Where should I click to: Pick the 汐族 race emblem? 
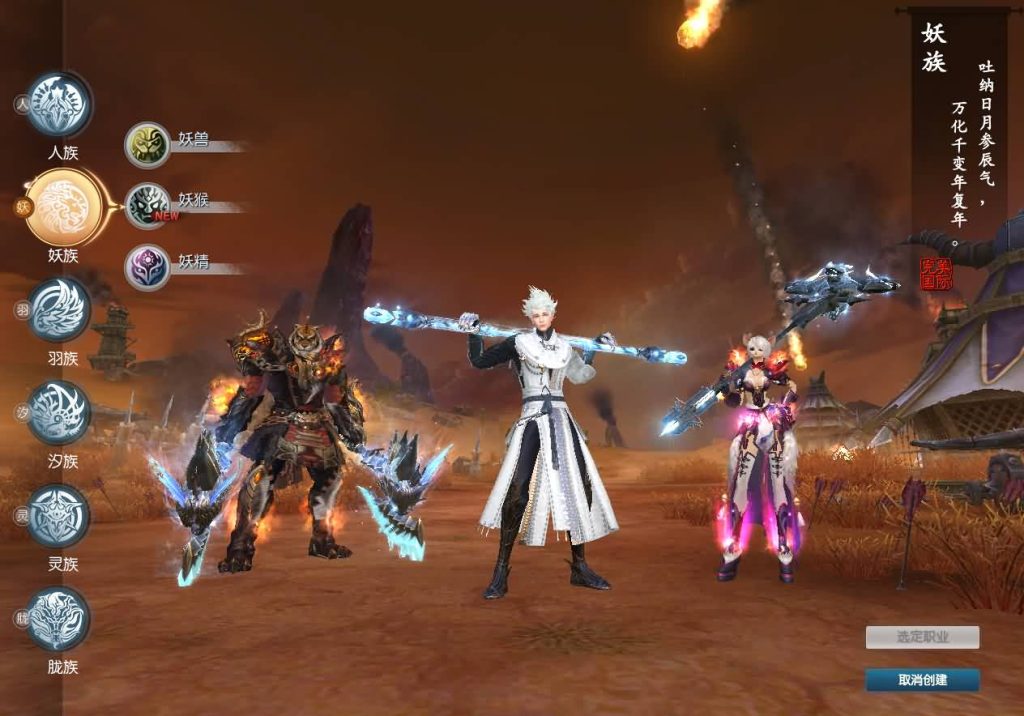tap(59, 412)
